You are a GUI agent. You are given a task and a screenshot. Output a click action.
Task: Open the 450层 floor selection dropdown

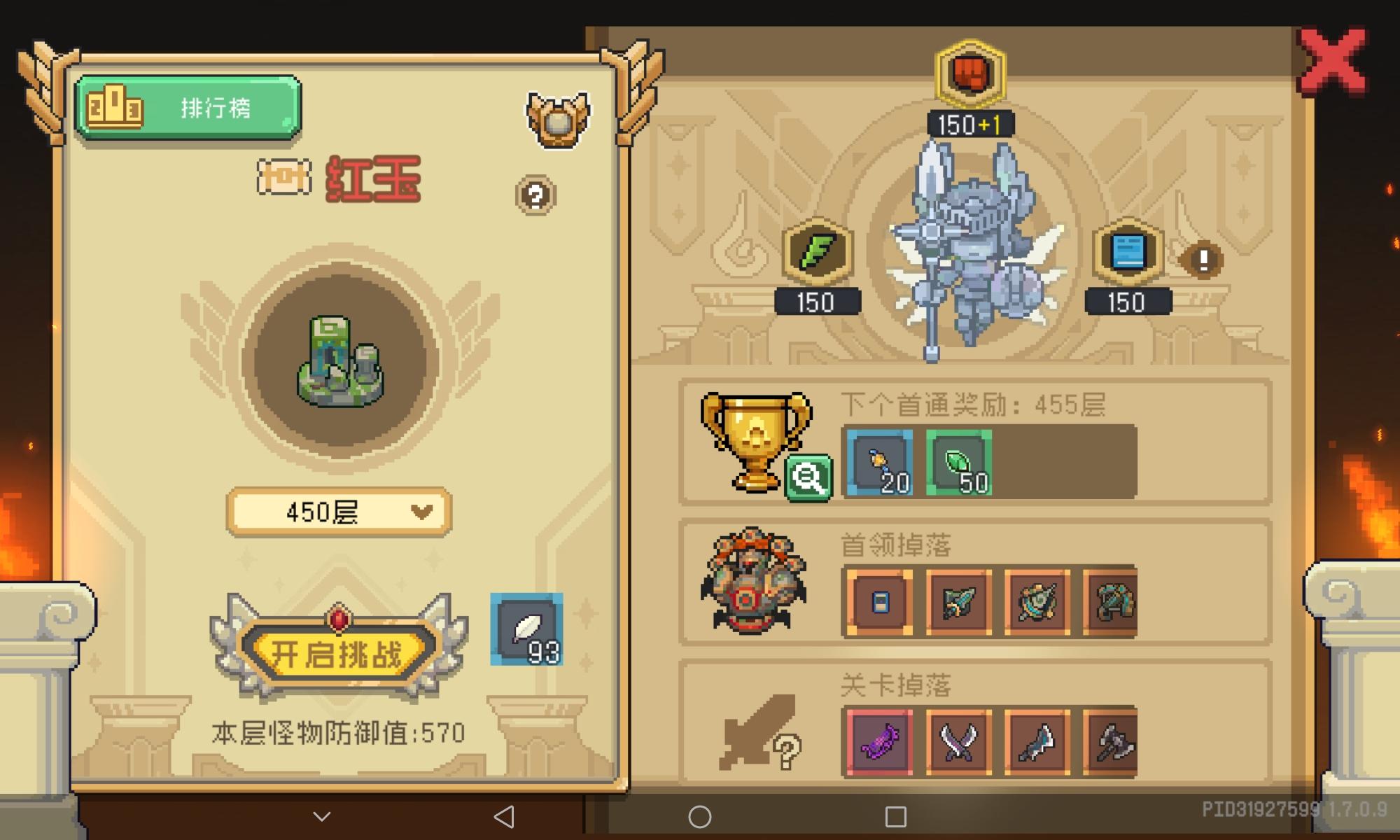click(x=338, y=510)
